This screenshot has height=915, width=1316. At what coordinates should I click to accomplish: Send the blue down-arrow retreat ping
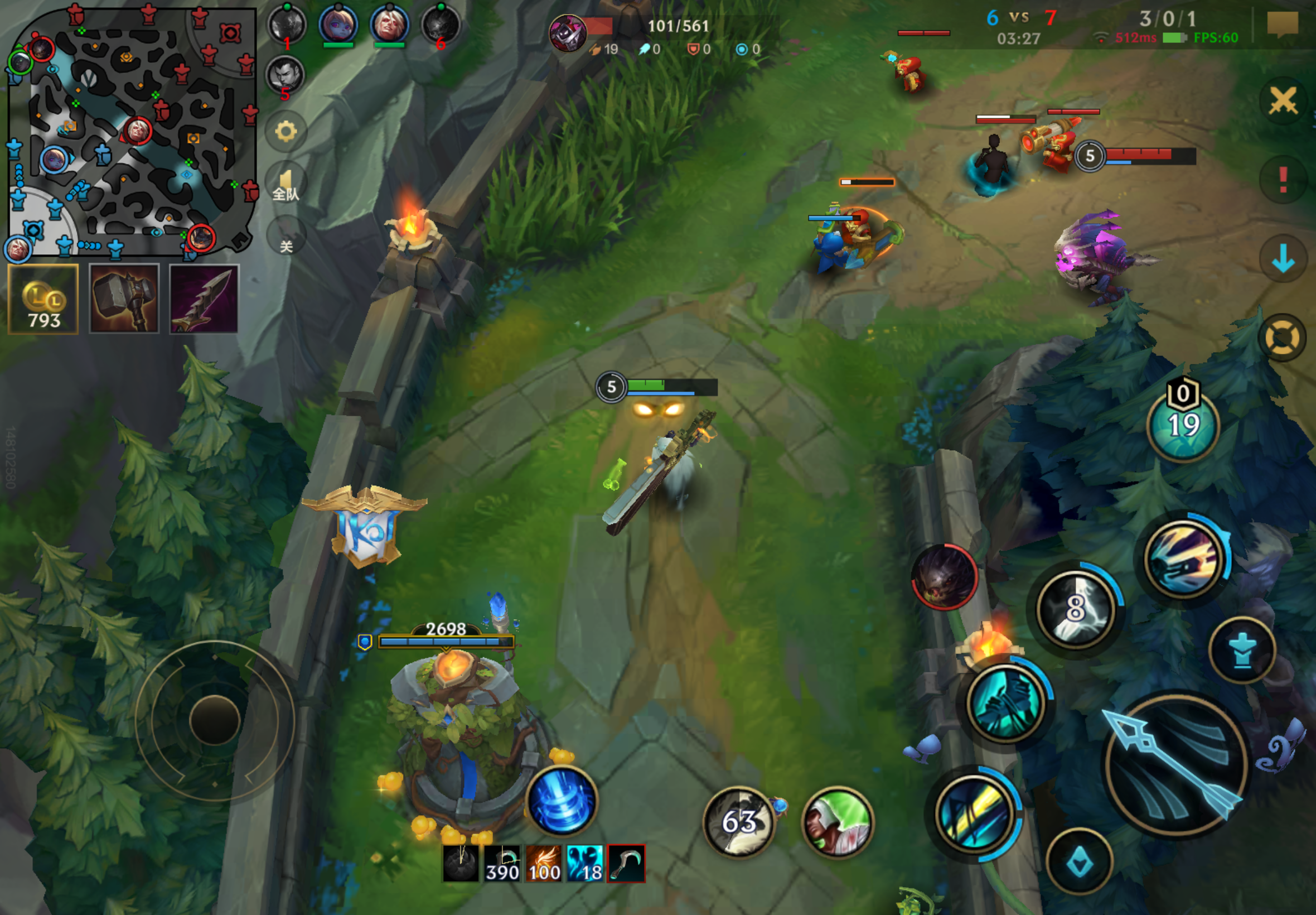pyautogui.click(x=1283, y=258)
